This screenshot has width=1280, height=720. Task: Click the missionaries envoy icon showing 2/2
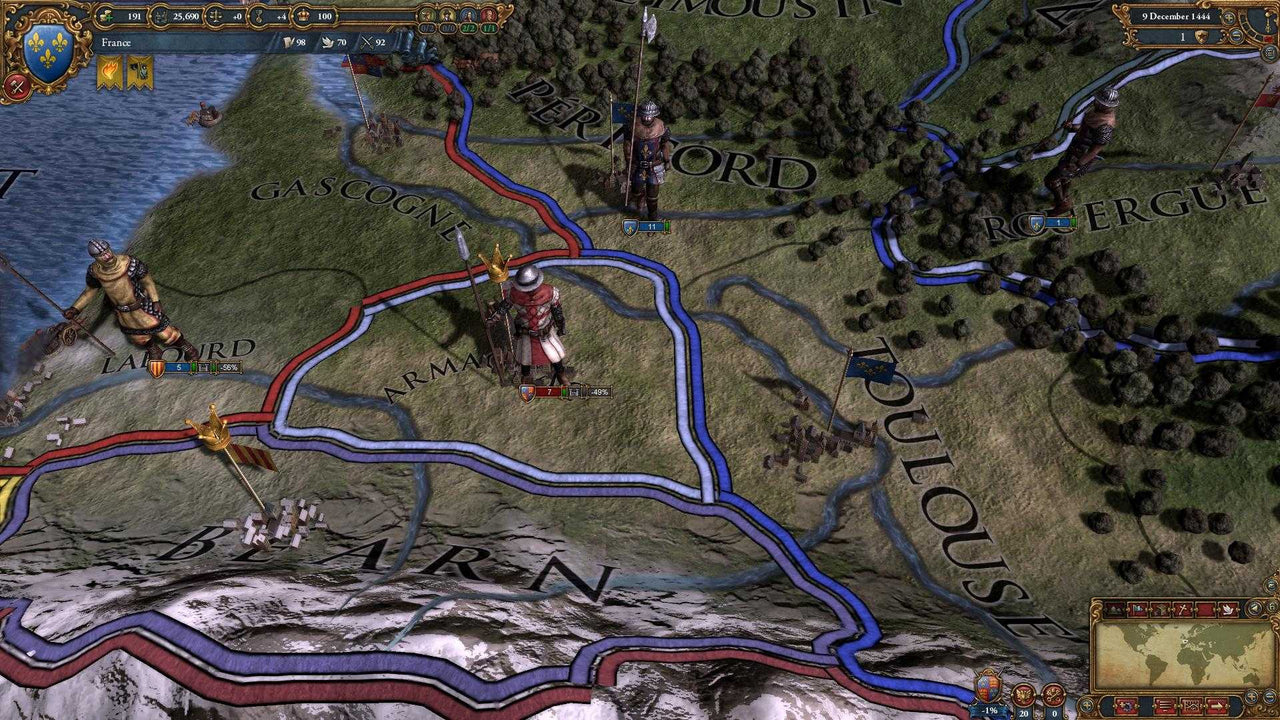pyautogui.click(x=468, y=16)
